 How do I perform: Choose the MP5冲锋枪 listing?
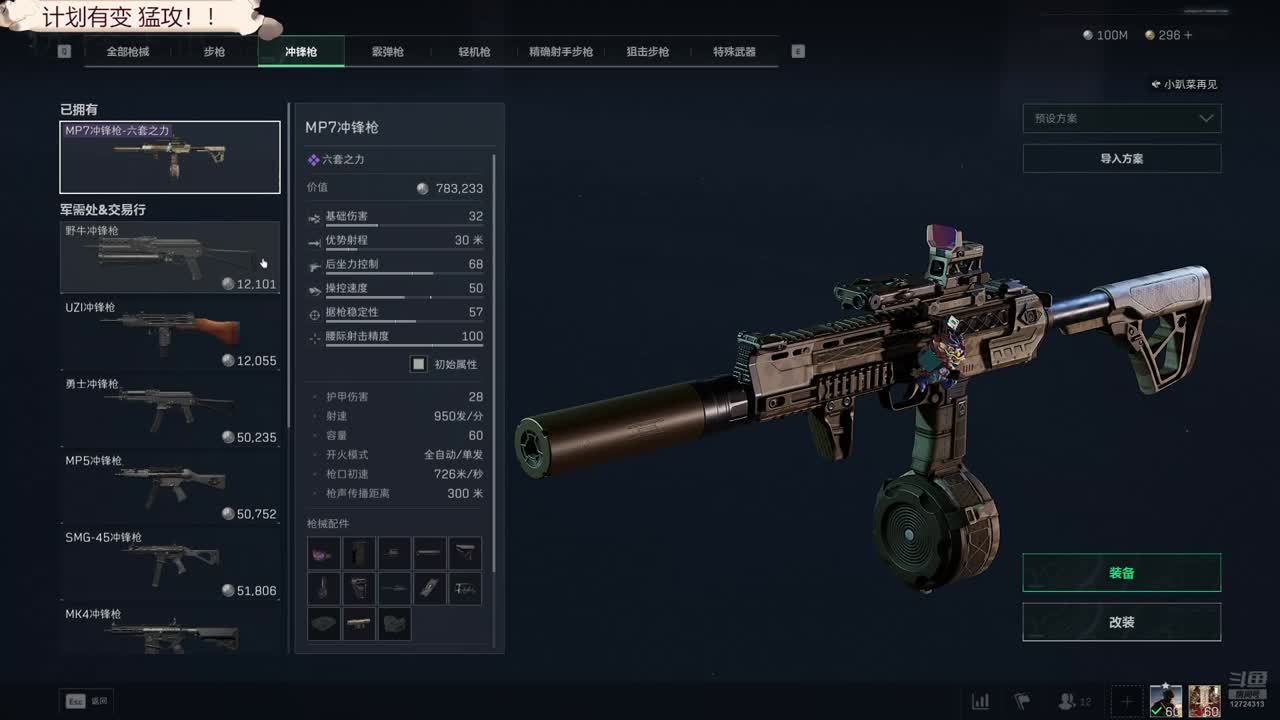click(x=170, y=488)
